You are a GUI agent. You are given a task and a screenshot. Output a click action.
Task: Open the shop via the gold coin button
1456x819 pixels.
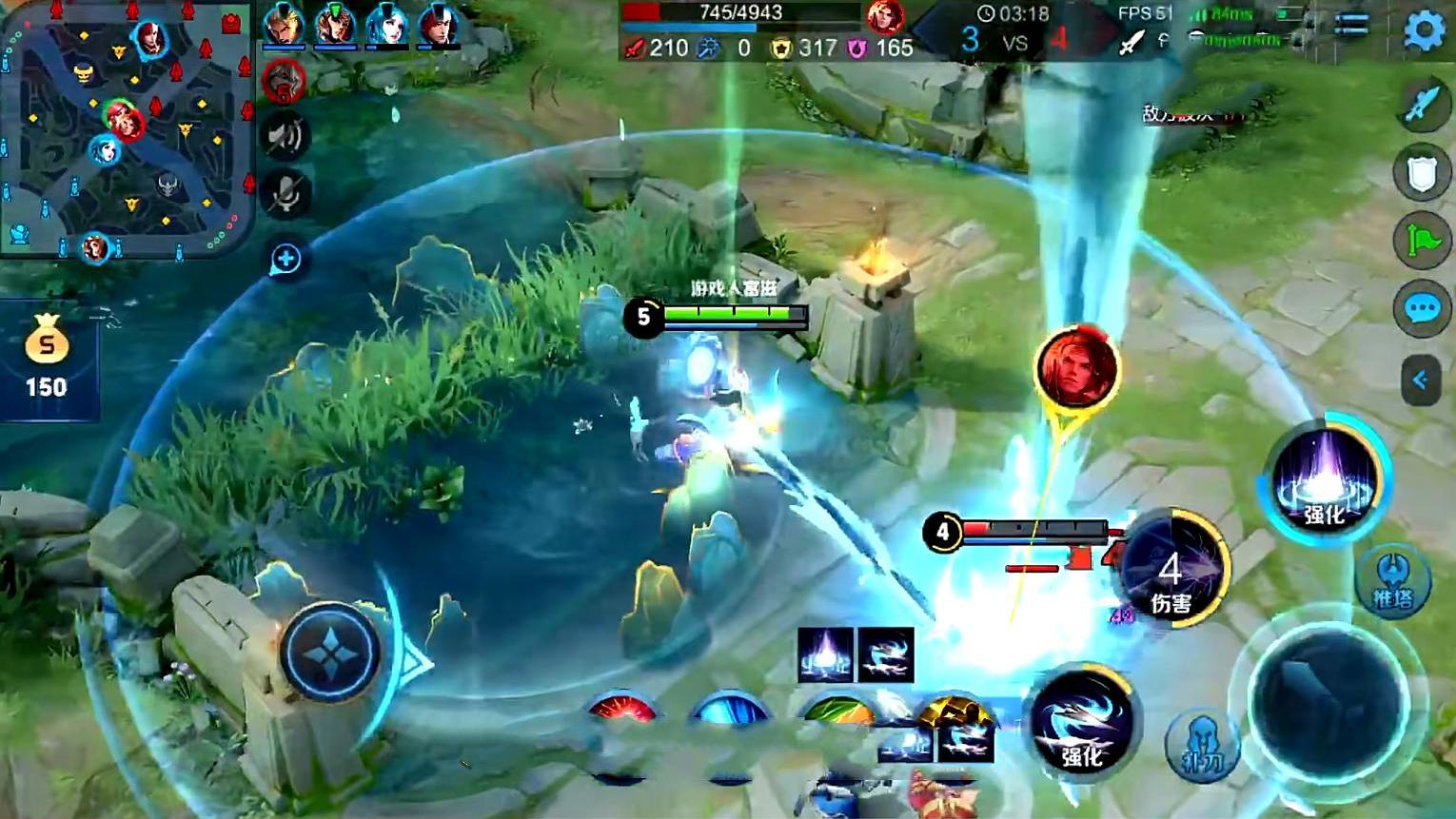pyautogui.click(x=47, y=355)
